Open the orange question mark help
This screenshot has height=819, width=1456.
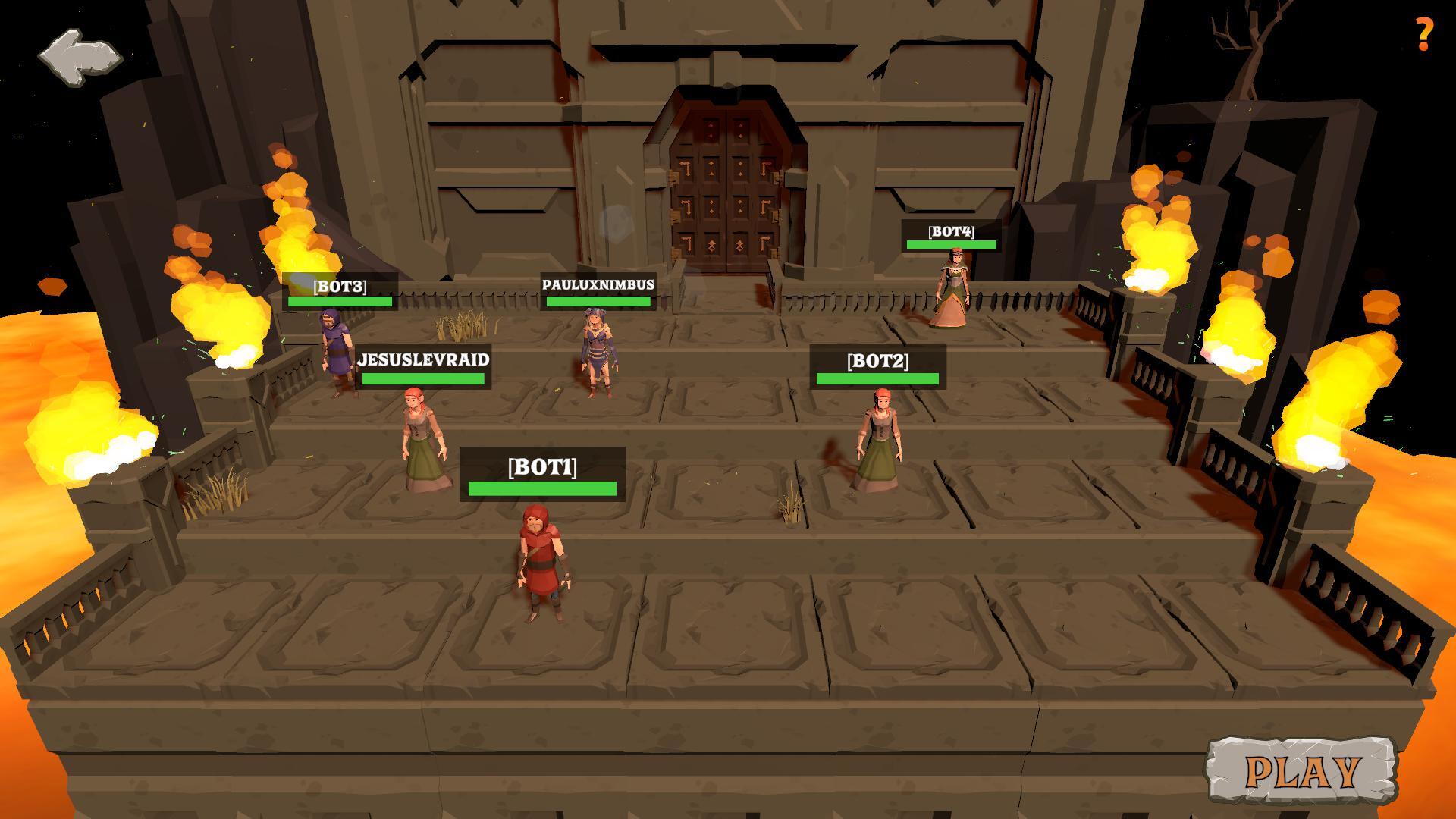click(1423, 34)
